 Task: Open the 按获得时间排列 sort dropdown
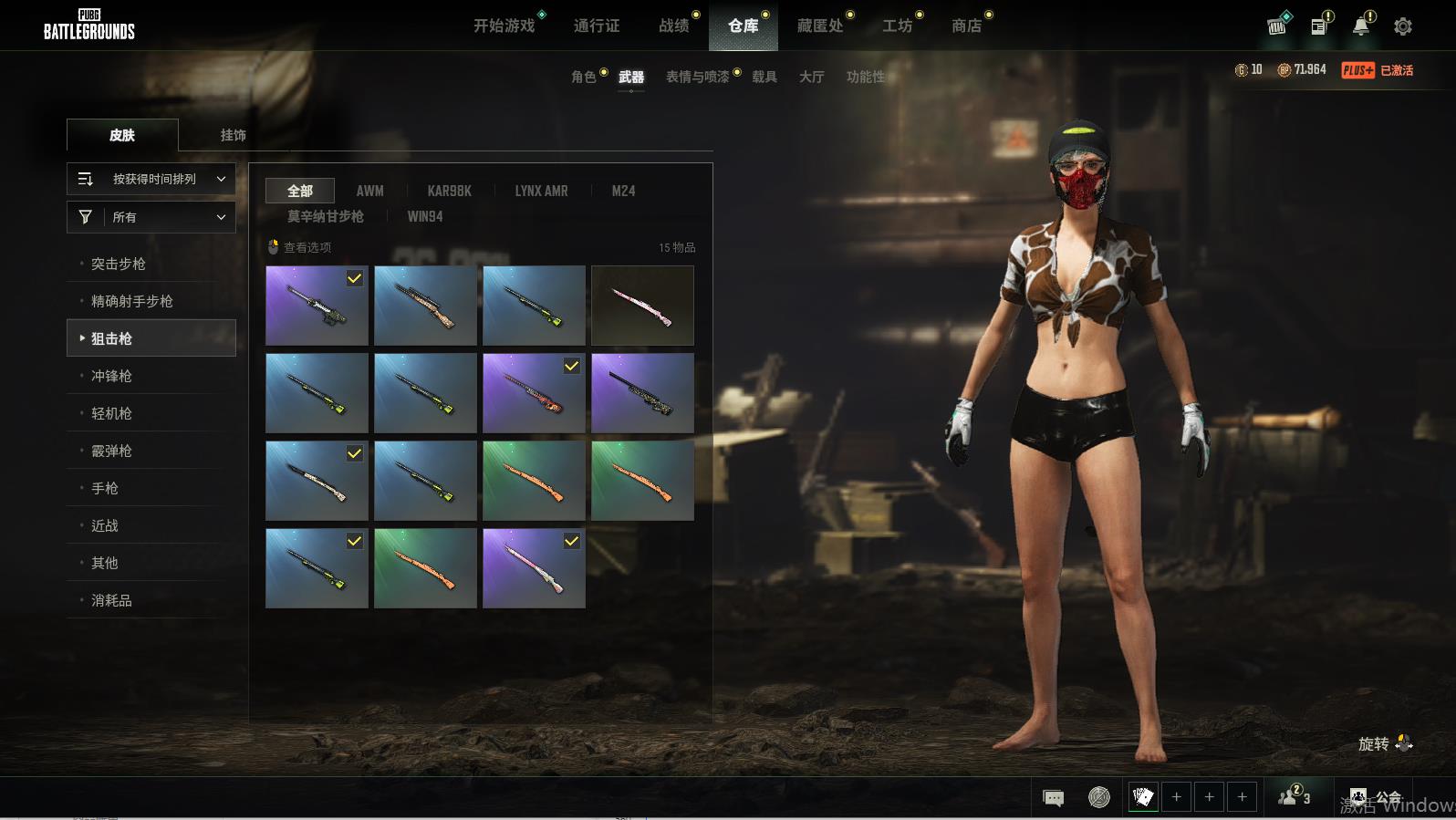(x=151, y=179)
